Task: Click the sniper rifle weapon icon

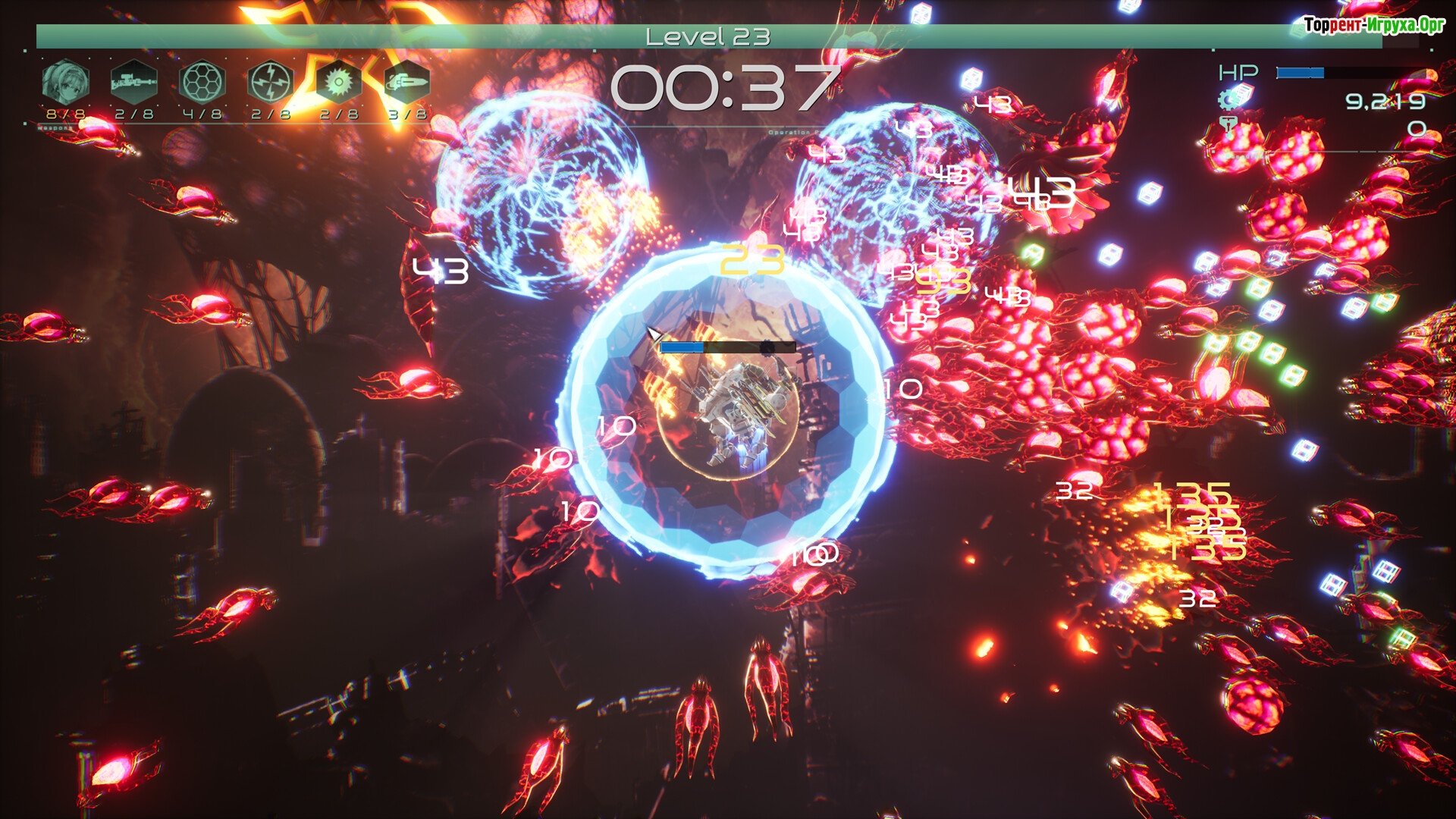Action: [133, 82]
